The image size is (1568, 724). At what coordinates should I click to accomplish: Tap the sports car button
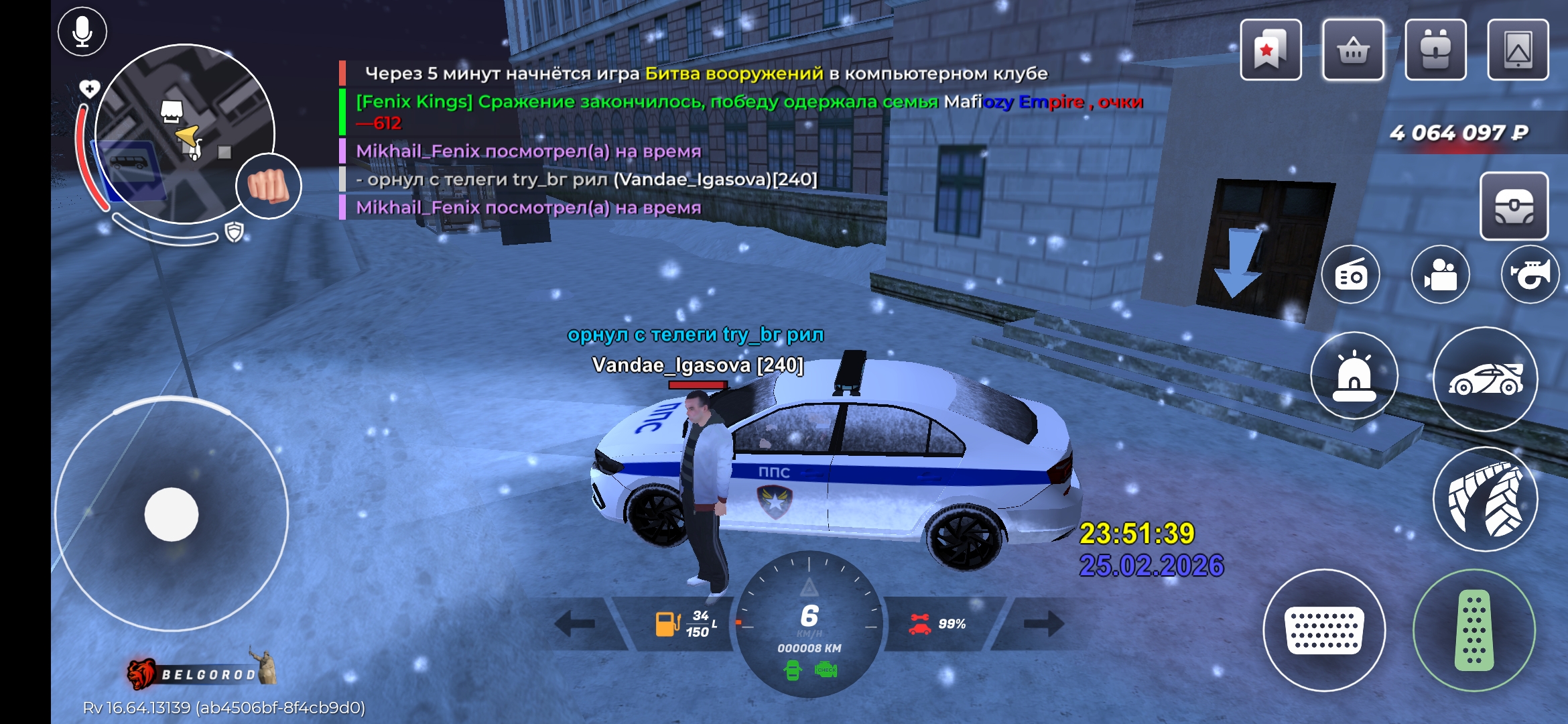pyautogui.click(x=1485, y=379)
